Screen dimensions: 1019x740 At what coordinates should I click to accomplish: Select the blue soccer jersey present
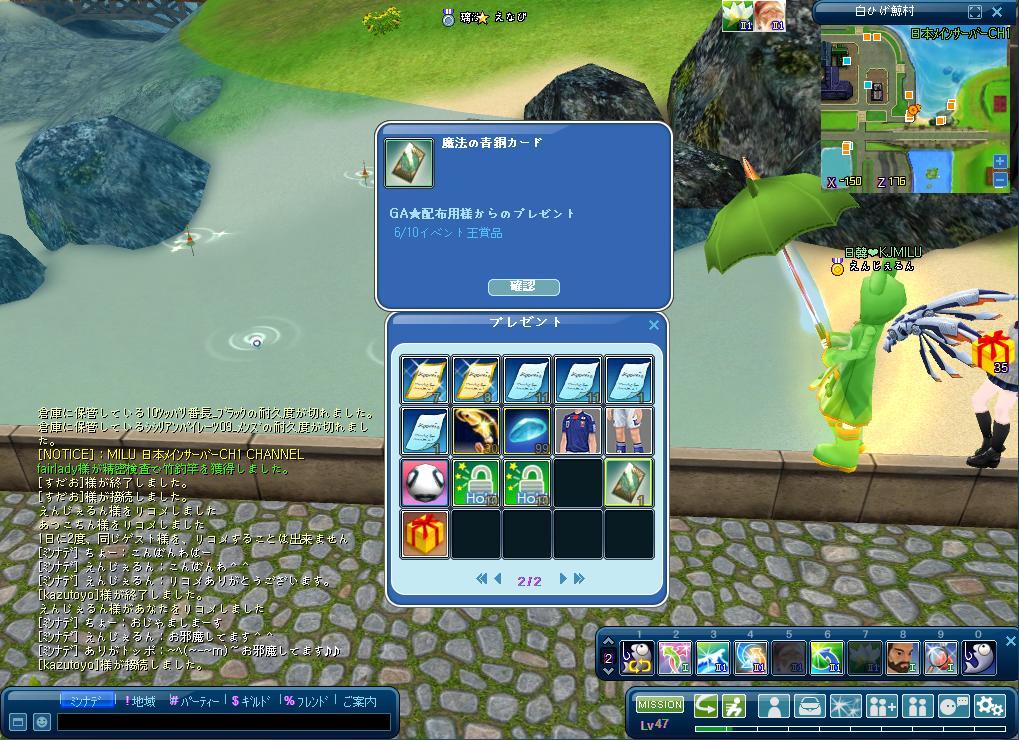pos(578,432)
